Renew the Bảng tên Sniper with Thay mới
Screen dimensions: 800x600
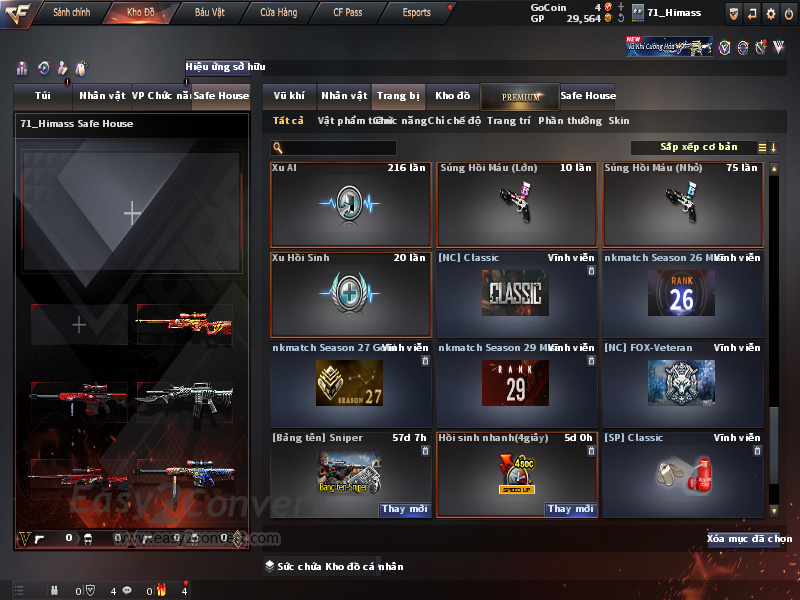[404, 509]
